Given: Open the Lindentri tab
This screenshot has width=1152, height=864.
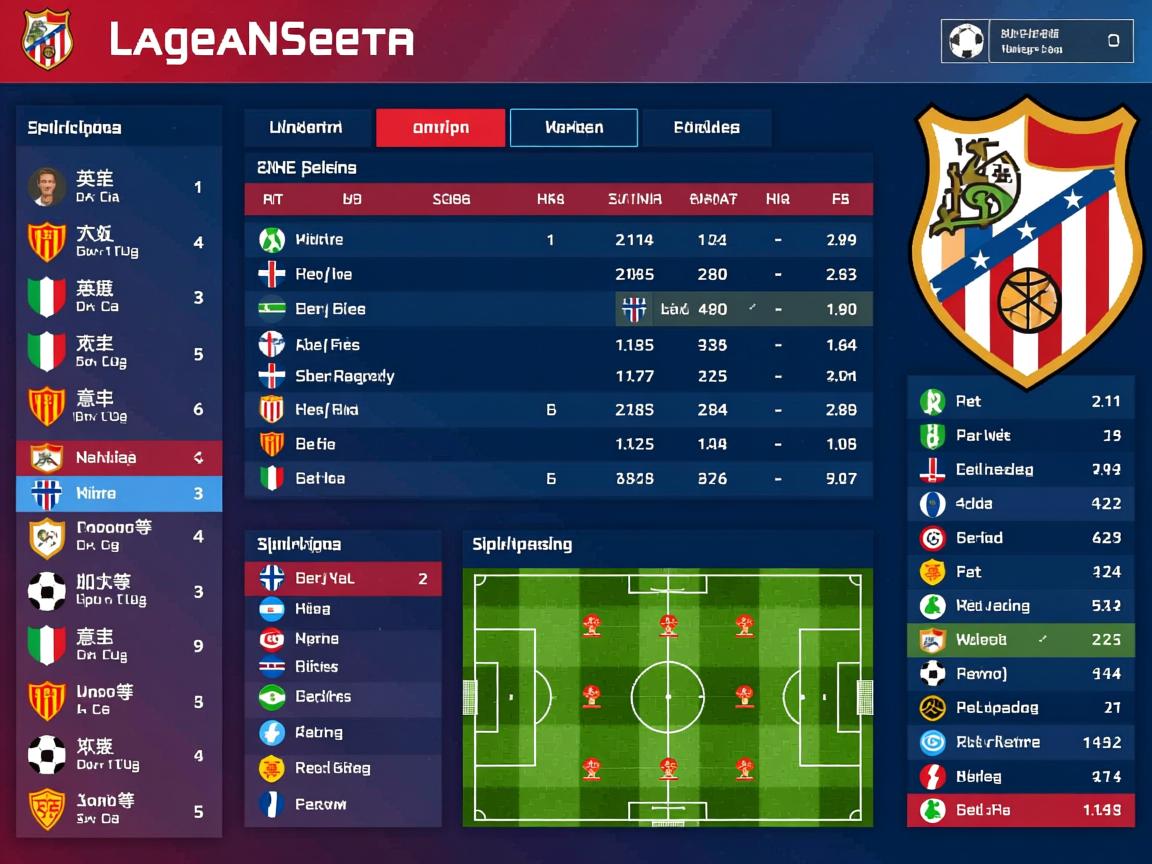Looking at the screenshot, I should click(x=307, y=128).
